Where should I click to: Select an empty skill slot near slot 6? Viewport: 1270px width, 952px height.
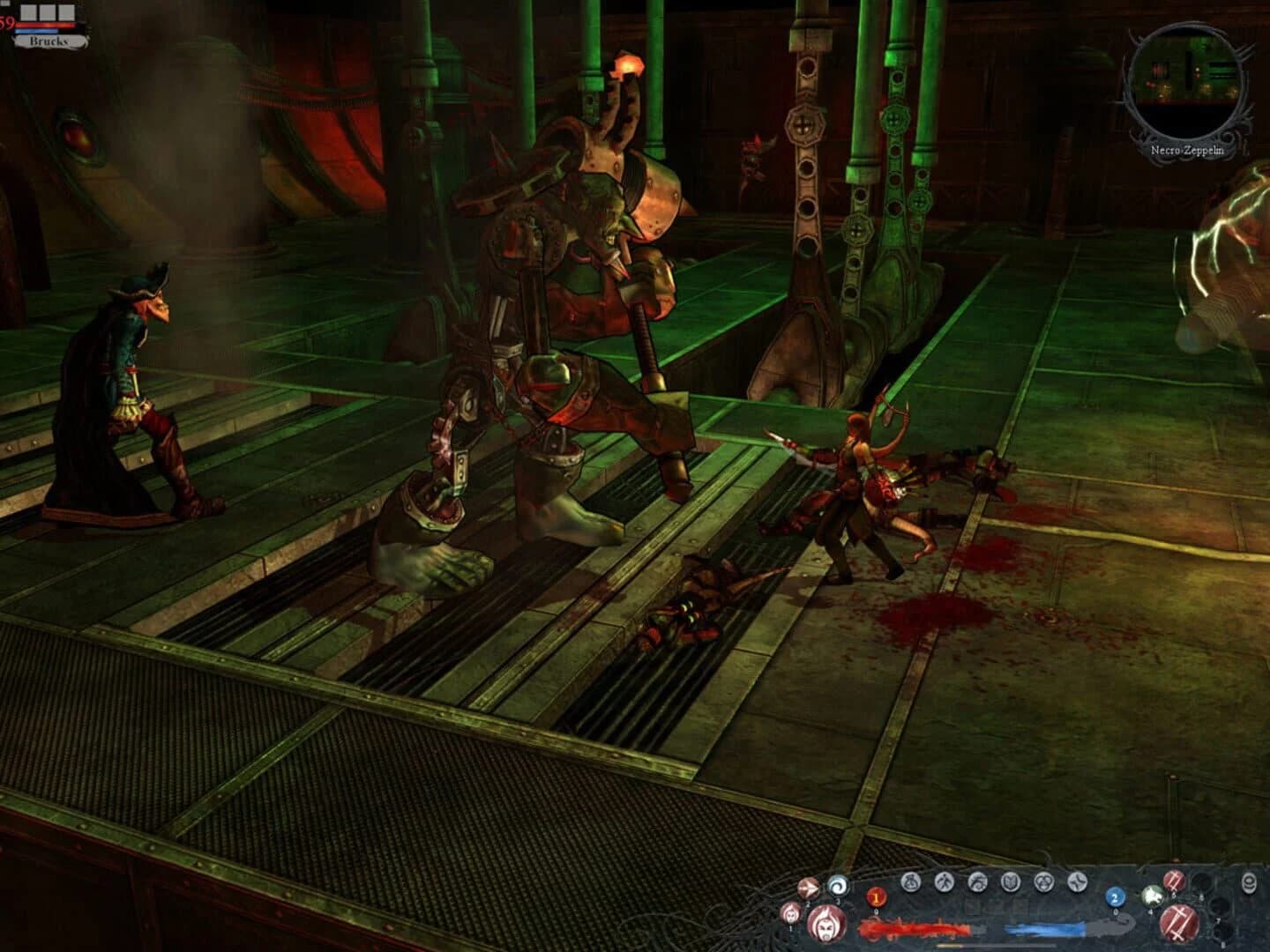point(1199,882)
